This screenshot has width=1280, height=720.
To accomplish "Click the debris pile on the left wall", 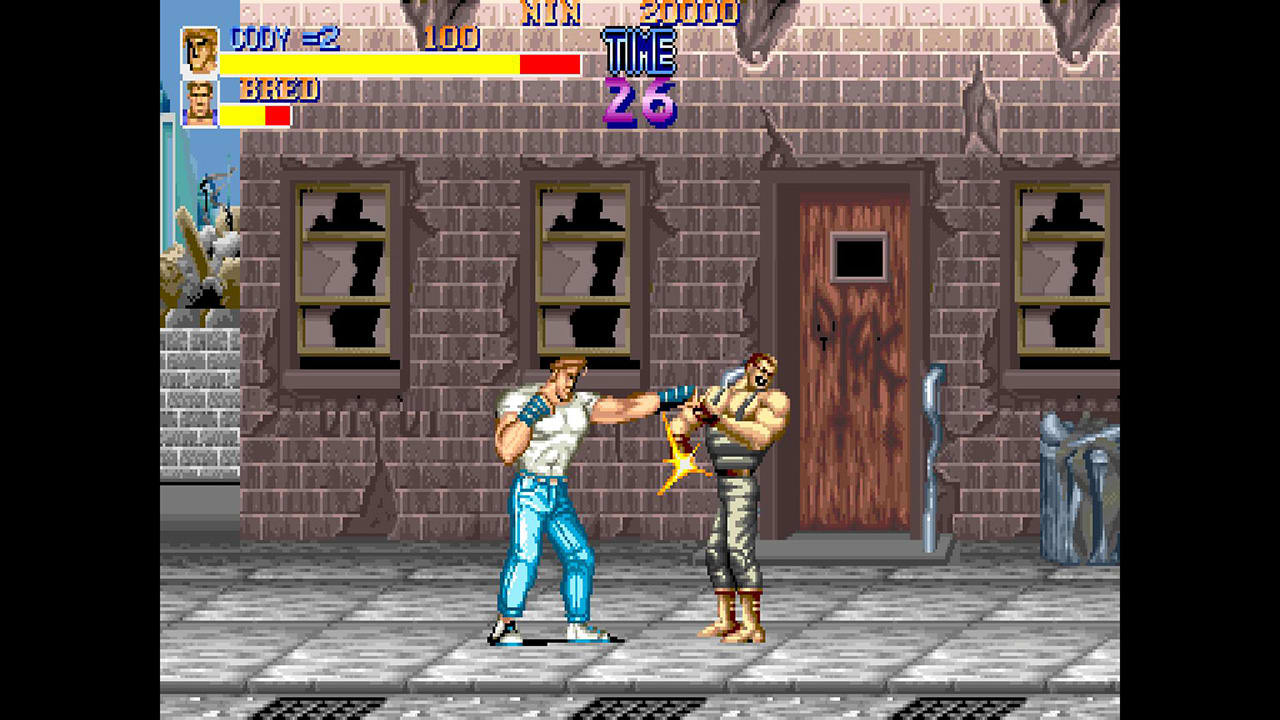I will point(196,270).
